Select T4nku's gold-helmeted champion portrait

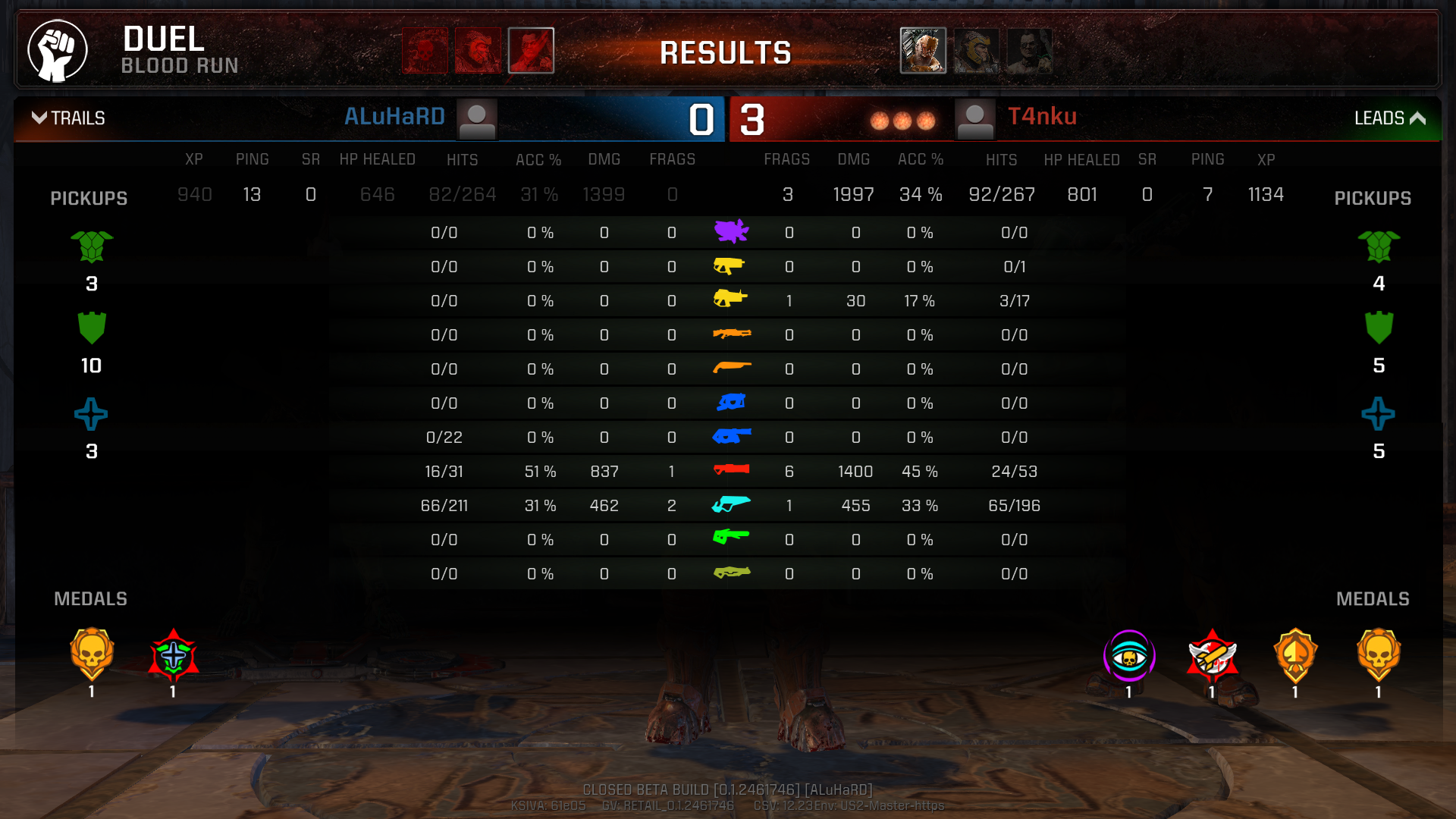tap(976, 50)
